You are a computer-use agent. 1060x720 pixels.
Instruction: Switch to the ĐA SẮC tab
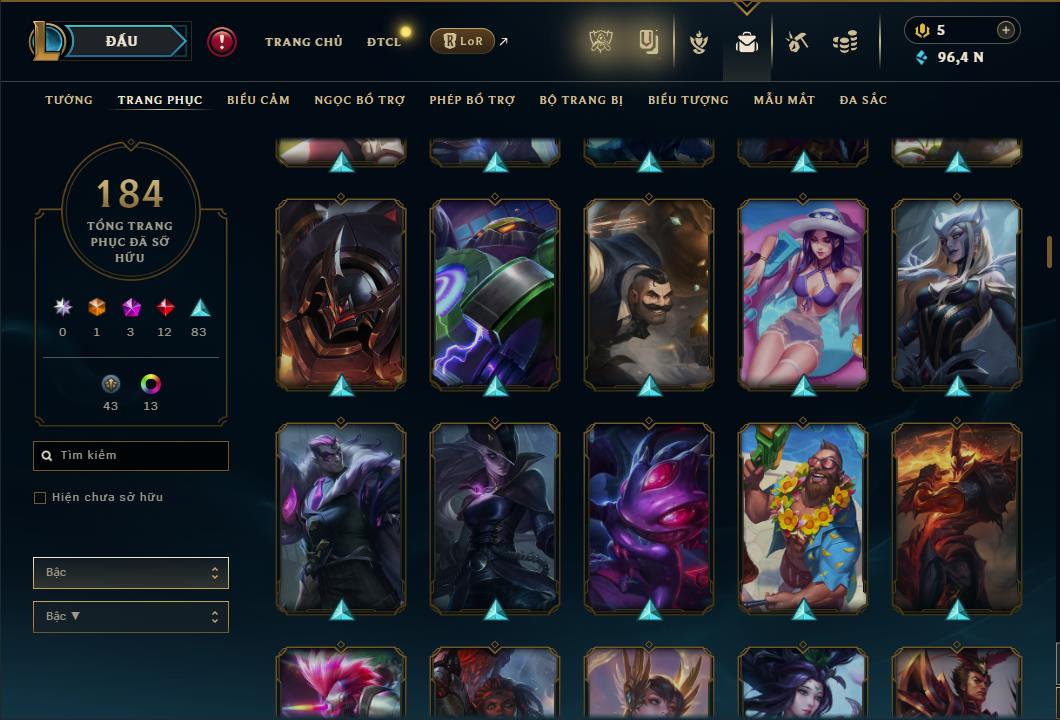[x=863, y=100]
